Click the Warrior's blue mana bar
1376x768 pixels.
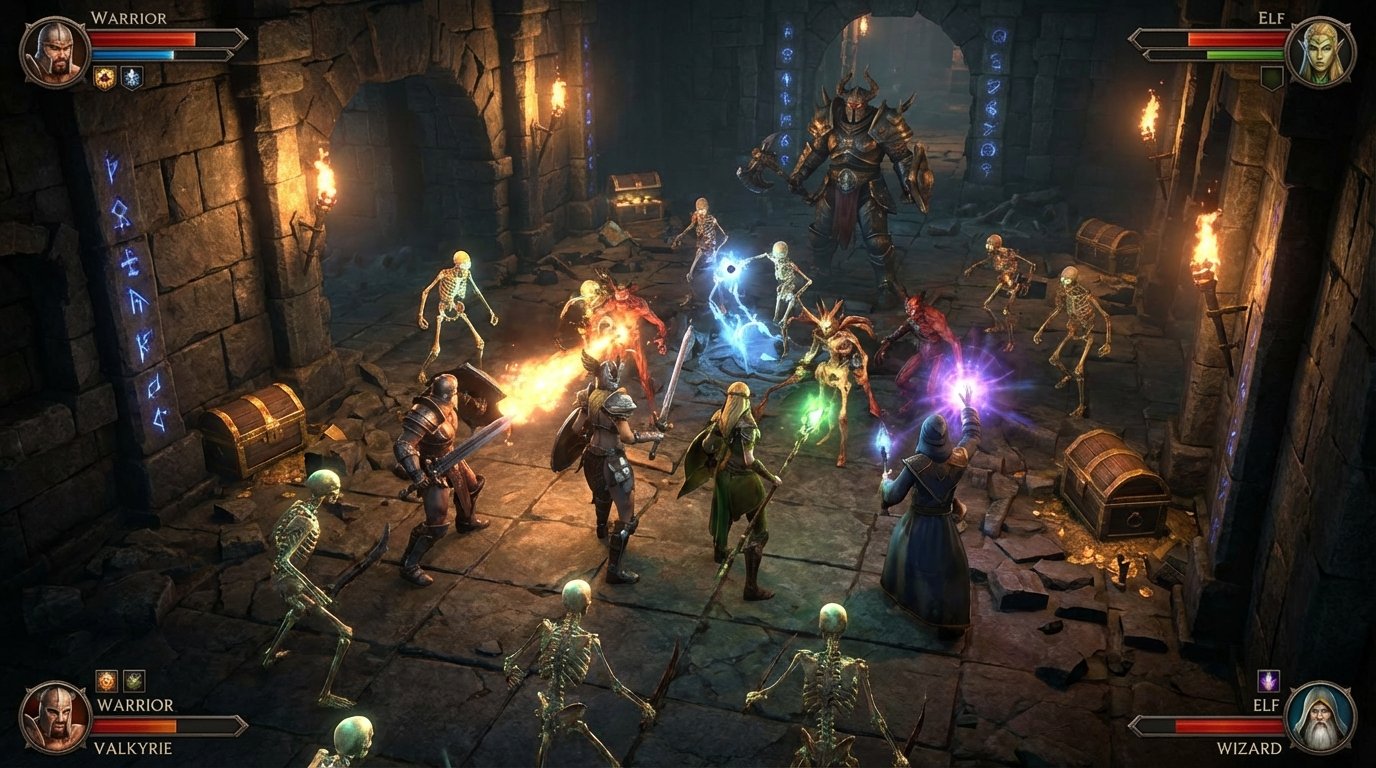coord(131,54)
